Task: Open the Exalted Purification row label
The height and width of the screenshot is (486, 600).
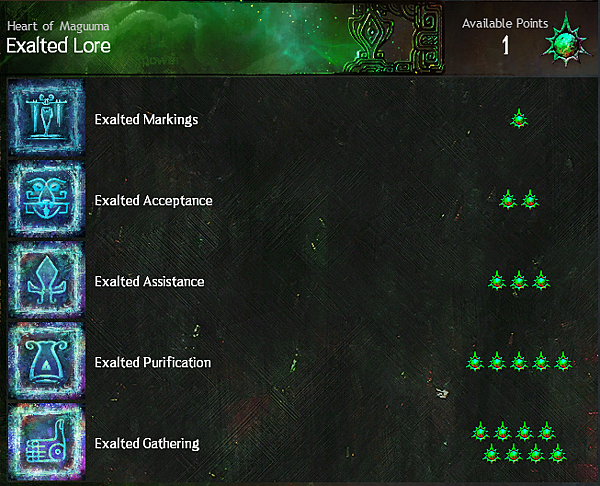Action: tap(152, 362)
